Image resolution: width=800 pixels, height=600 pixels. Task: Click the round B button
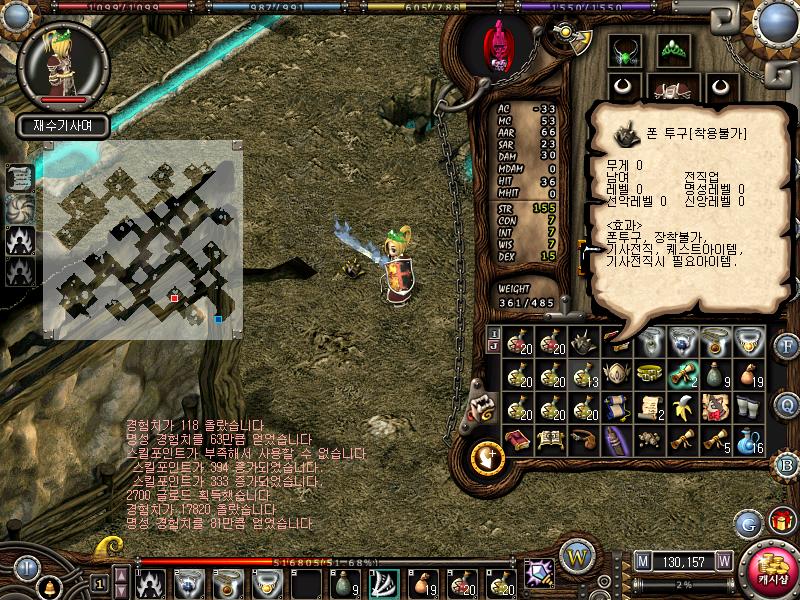click(787, 464)
